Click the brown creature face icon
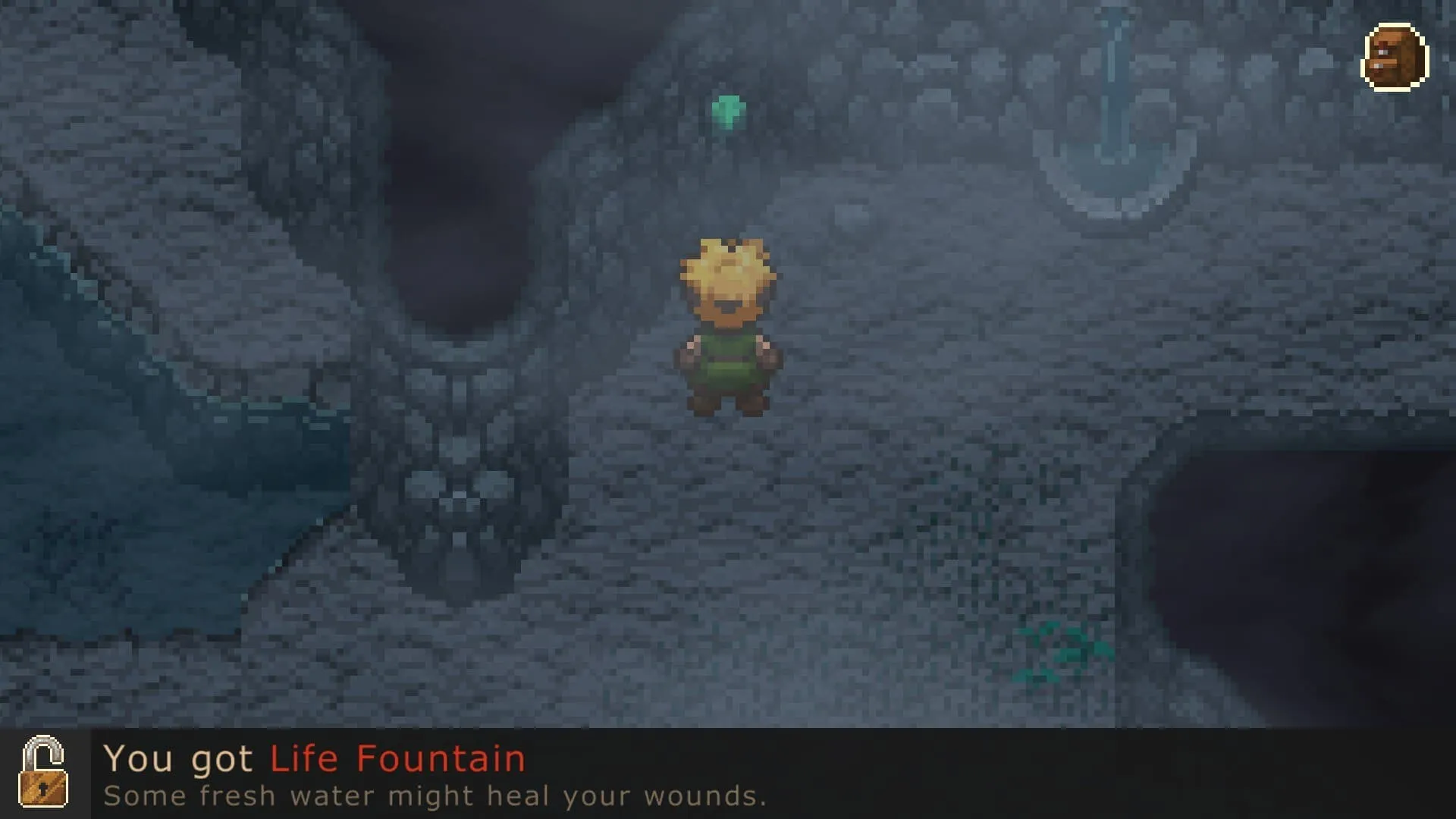The height and width of the screenshot is (819, 1456). pyautogui.click(x=1395, y=58)
